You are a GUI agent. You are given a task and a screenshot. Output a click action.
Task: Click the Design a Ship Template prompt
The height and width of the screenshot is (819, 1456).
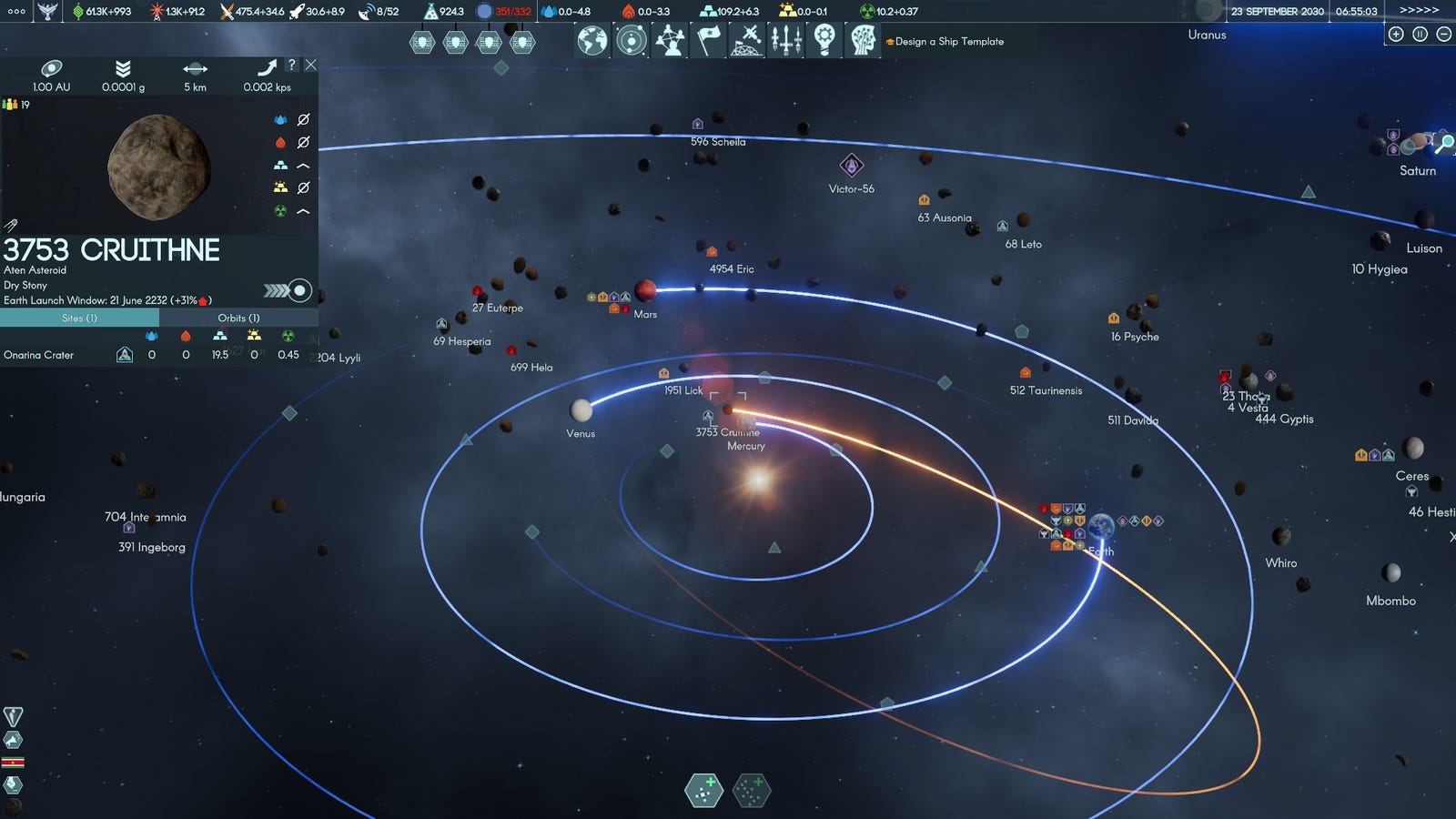click(947, 42)
